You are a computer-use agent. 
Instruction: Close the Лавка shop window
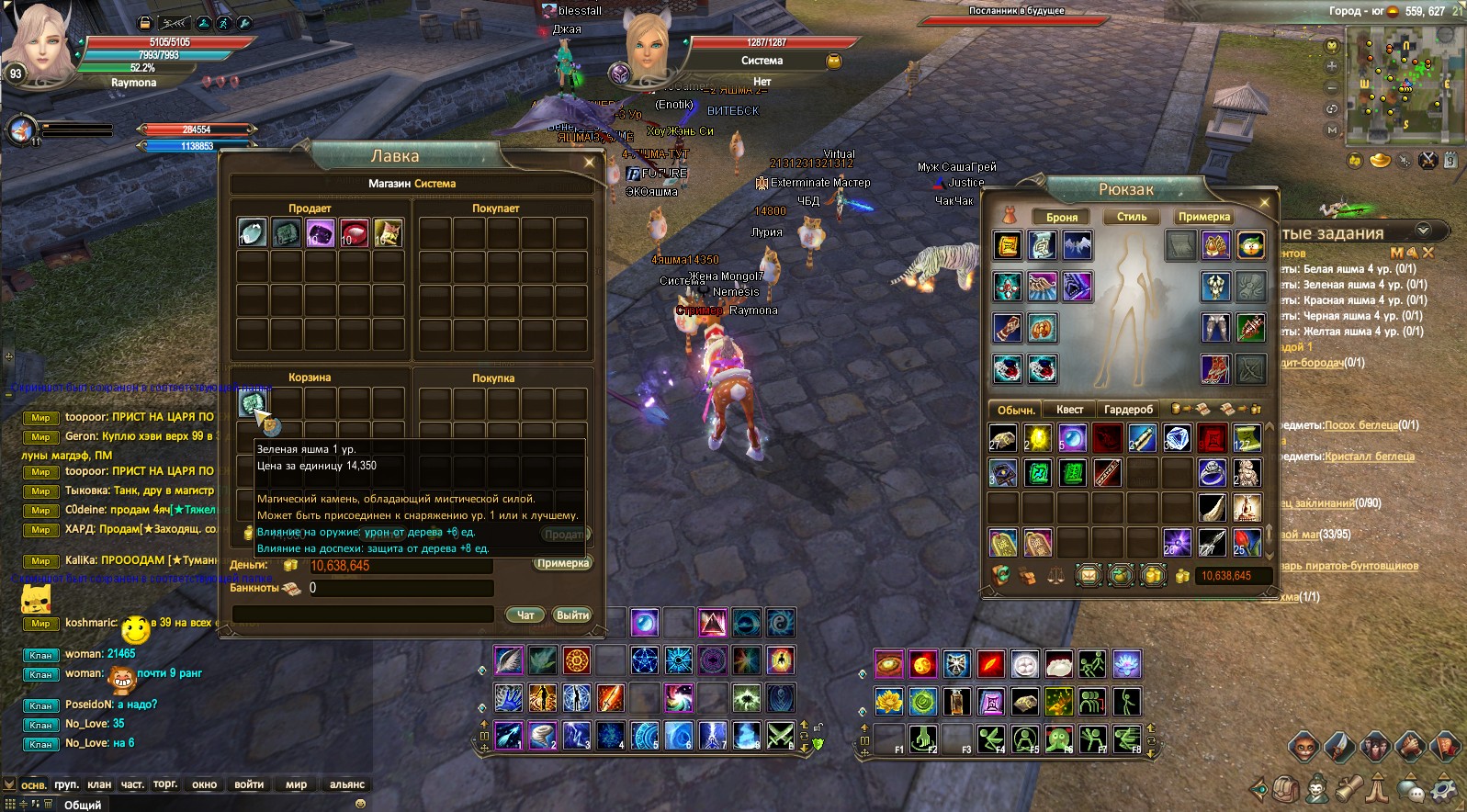[589, 163]
